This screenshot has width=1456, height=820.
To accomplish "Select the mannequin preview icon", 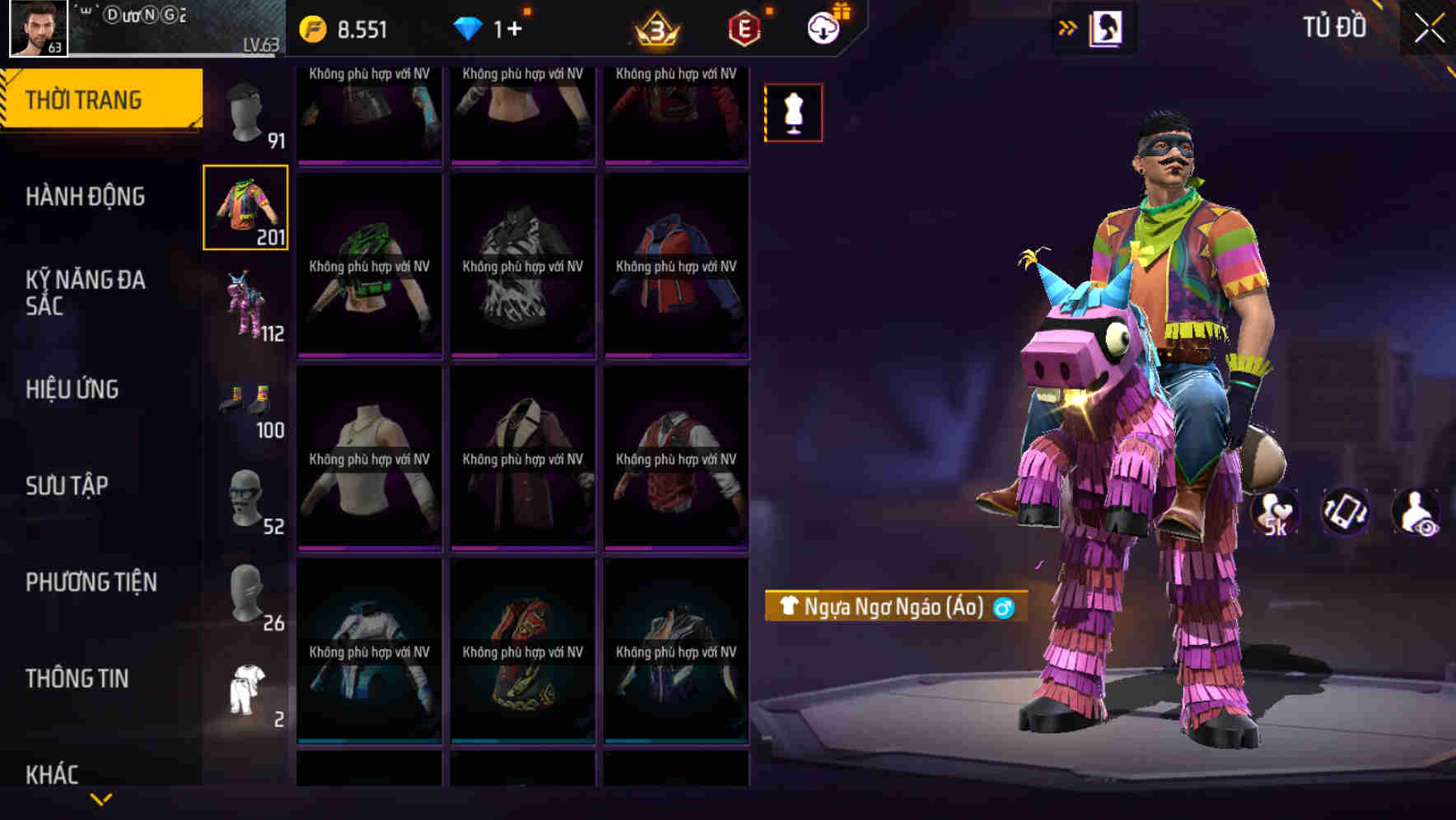I will pos(793,112).
